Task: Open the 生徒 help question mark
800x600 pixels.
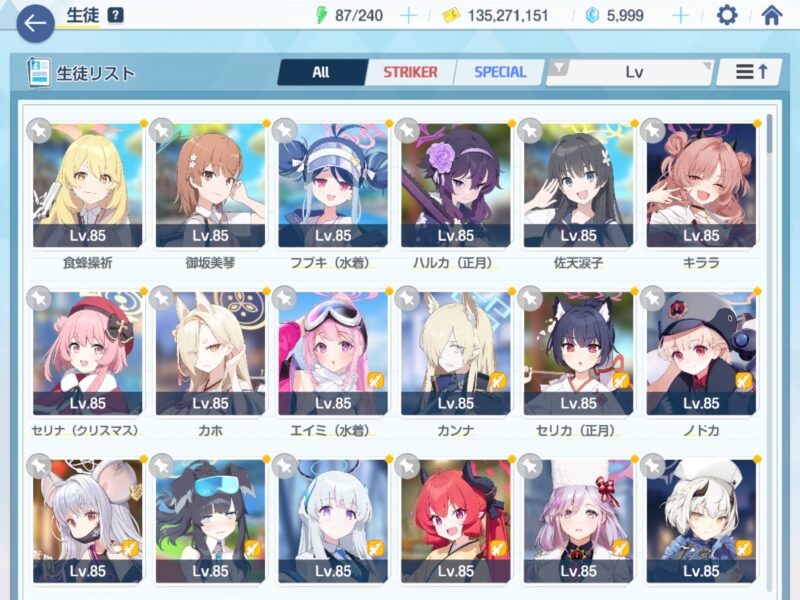Action: (116, 15)
